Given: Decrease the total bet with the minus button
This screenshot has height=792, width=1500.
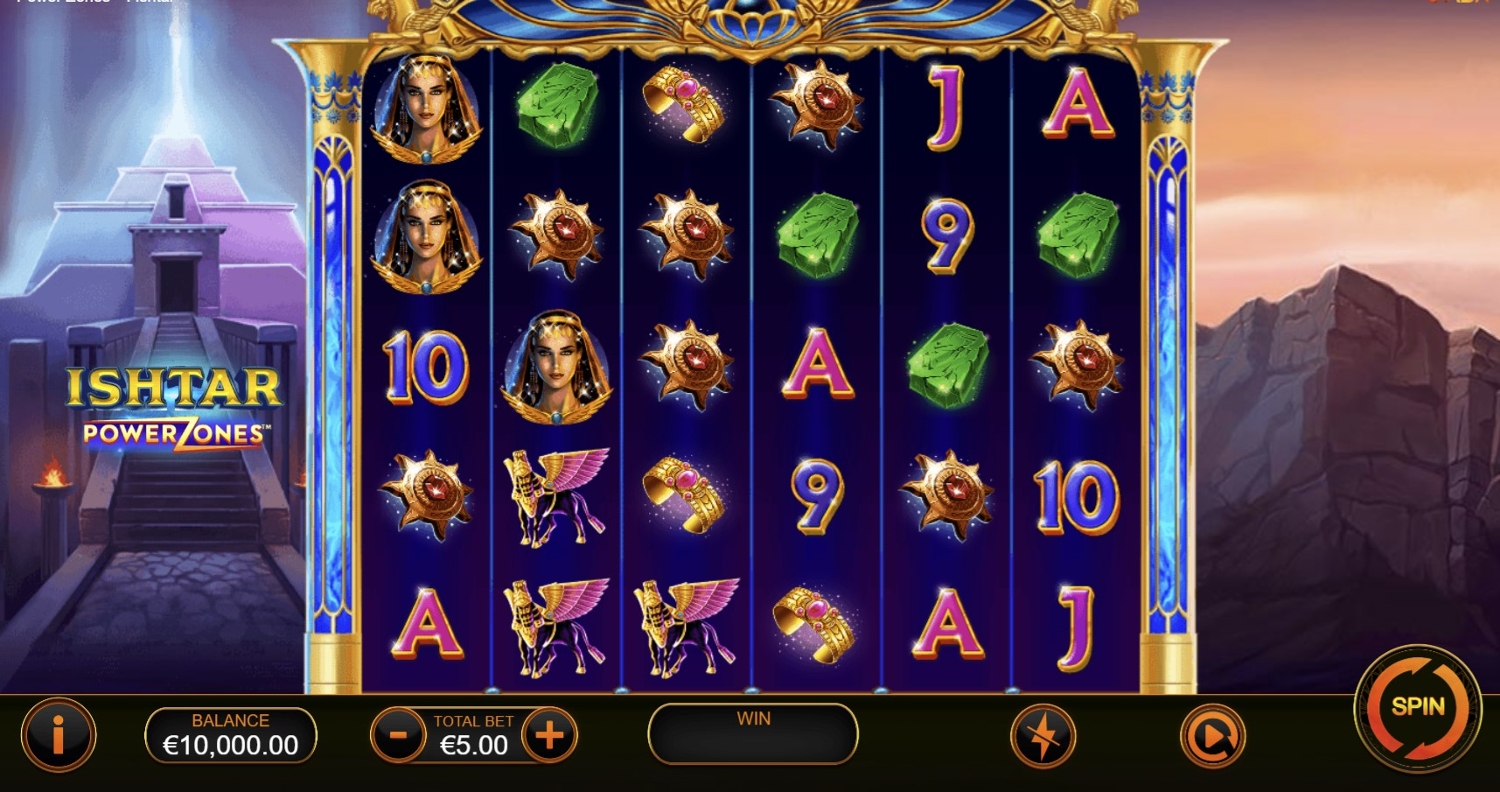Looking at the screenshot, I should click(398, 734).
